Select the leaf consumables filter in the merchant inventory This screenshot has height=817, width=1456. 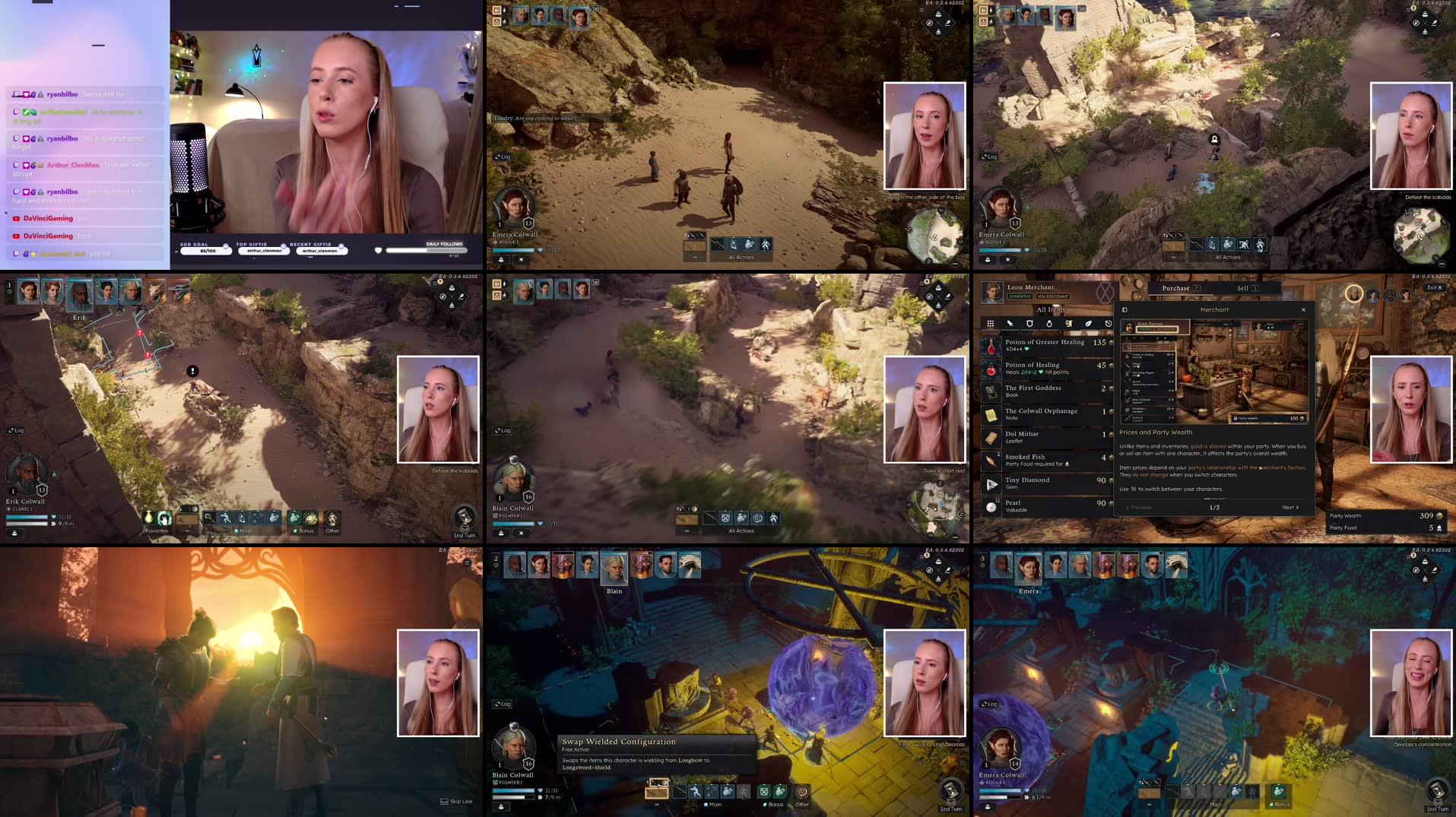1087,323
